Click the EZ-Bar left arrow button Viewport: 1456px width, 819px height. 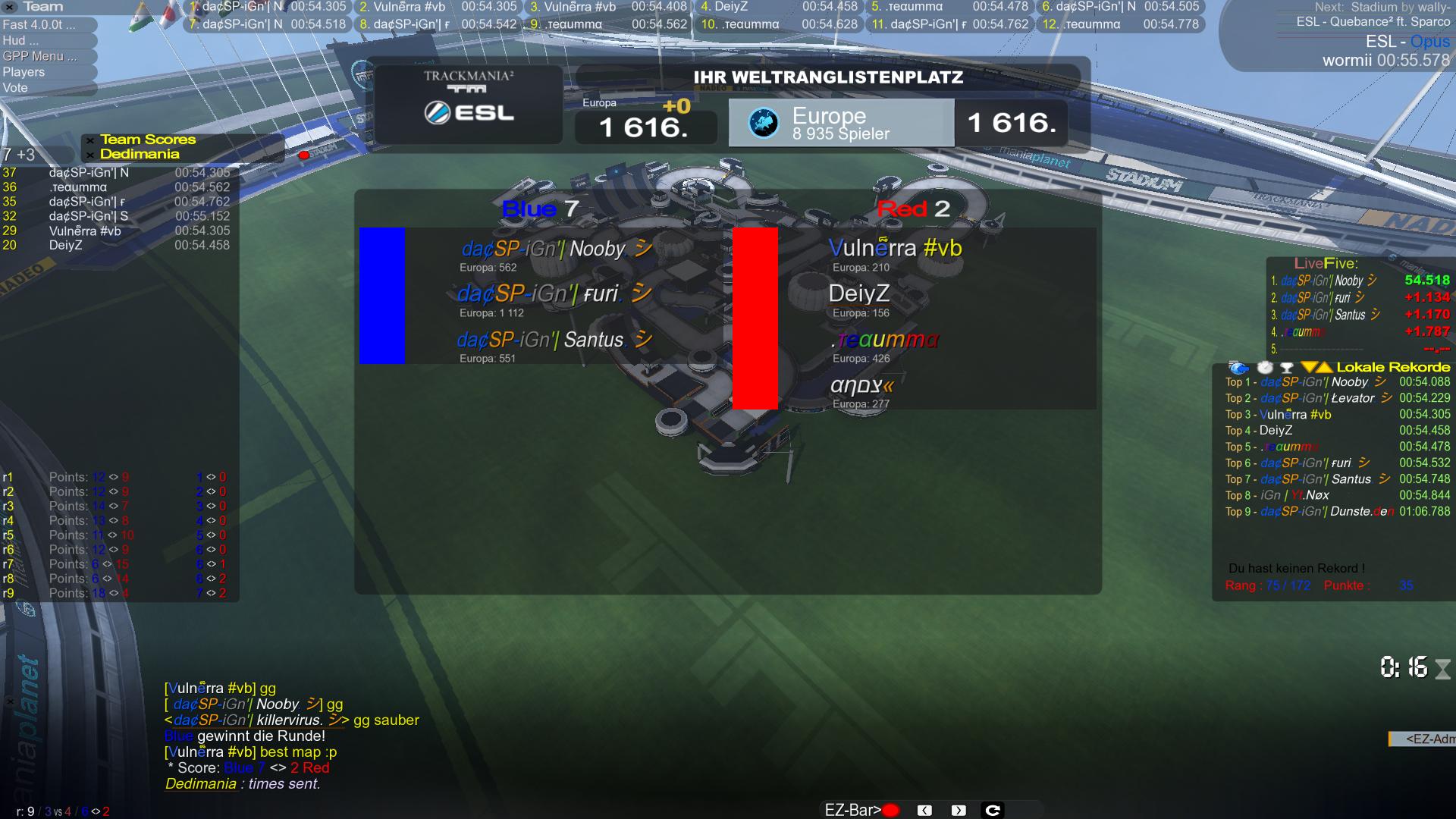point(924,811)
